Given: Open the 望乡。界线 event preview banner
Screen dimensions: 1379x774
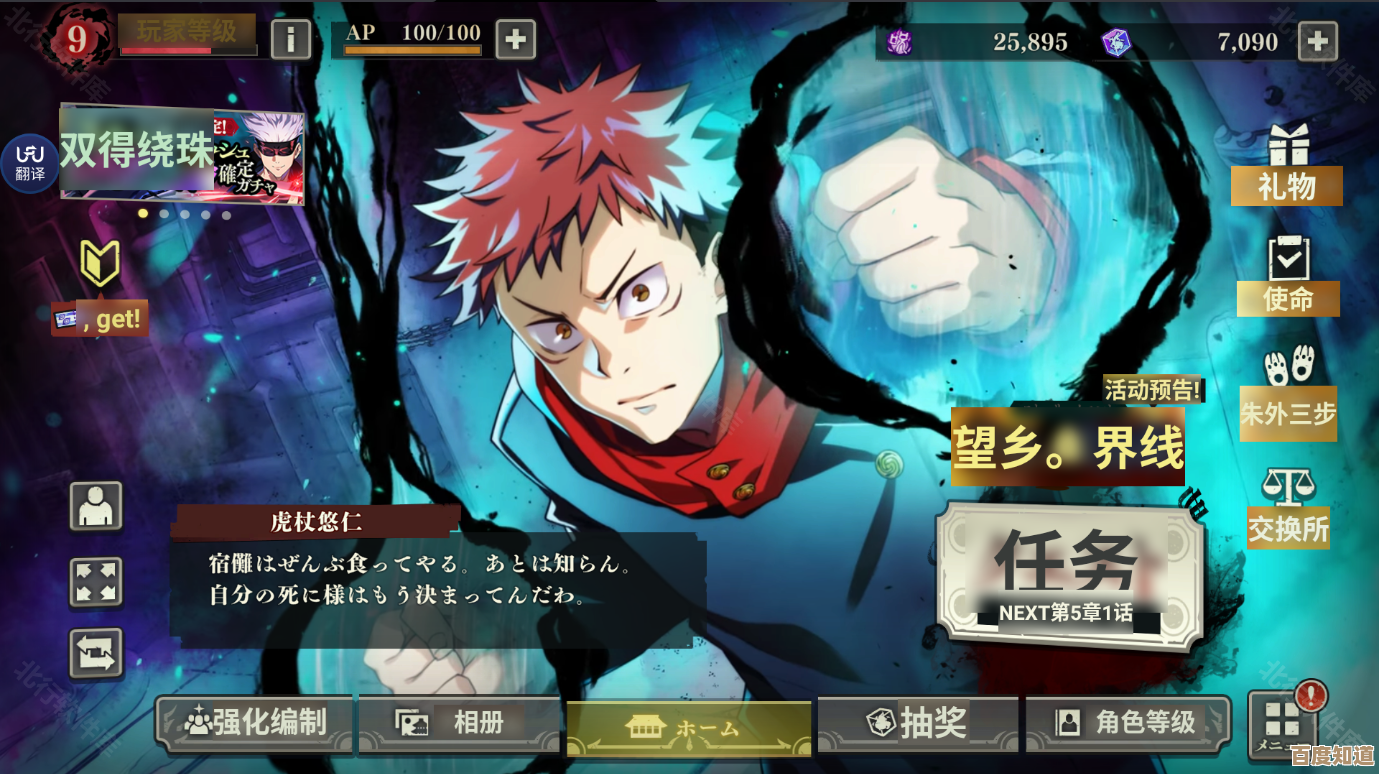Looking at the screenshot, I should (1068, 446).
